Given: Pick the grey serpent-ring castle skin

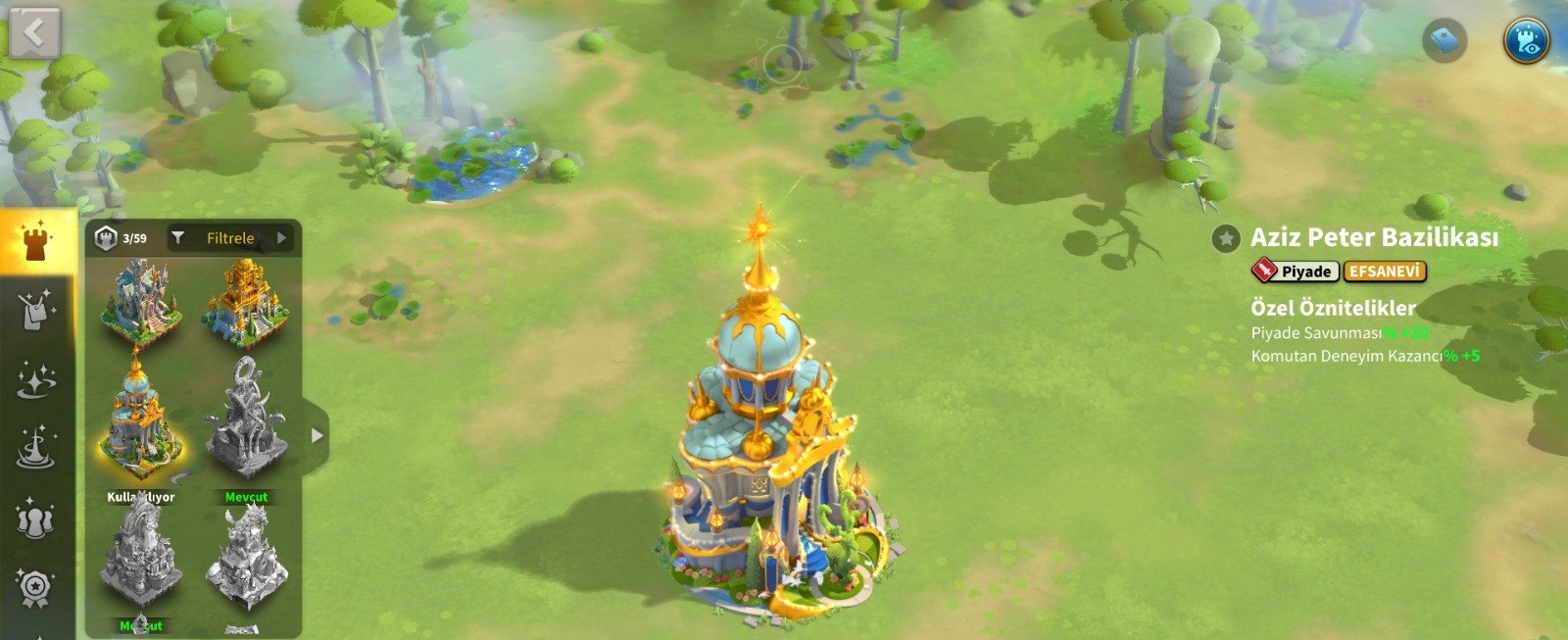Looking at the screenshot, I should pyautogui.click(x=246, y=419).
